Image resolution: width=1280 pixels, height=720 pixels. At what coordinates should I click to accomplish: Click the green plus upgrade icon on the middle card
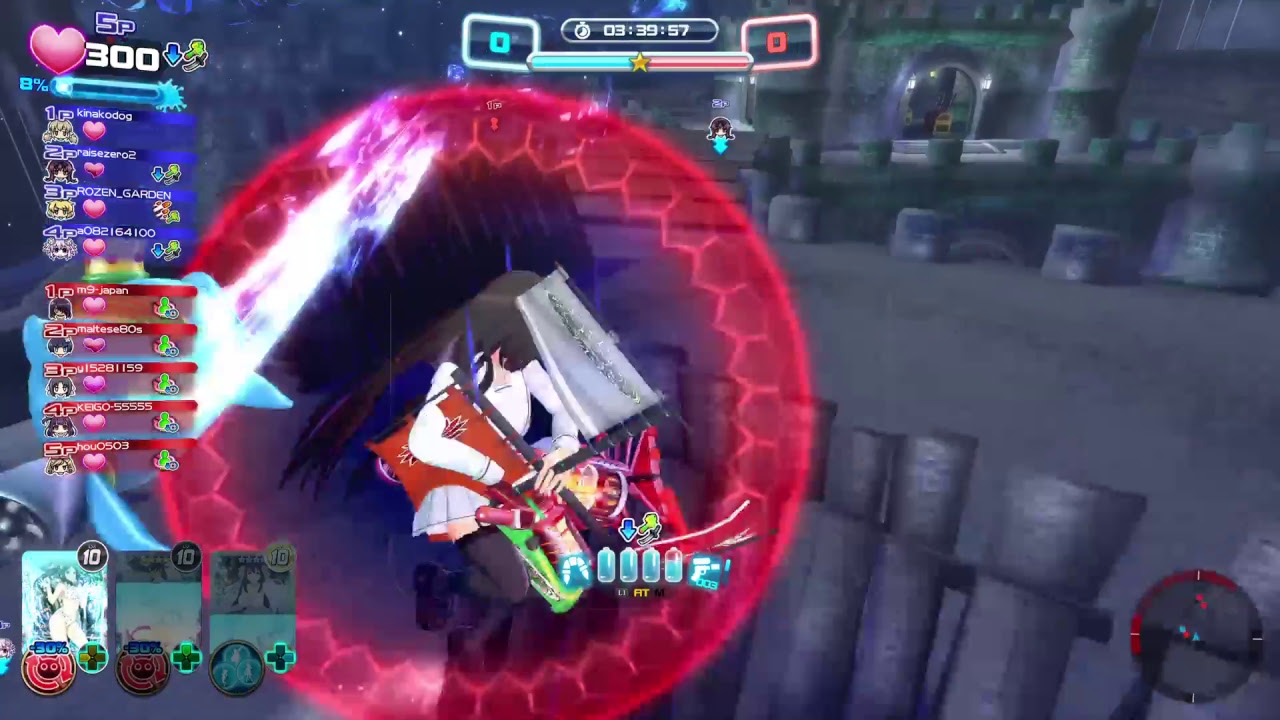pos(185,658)
